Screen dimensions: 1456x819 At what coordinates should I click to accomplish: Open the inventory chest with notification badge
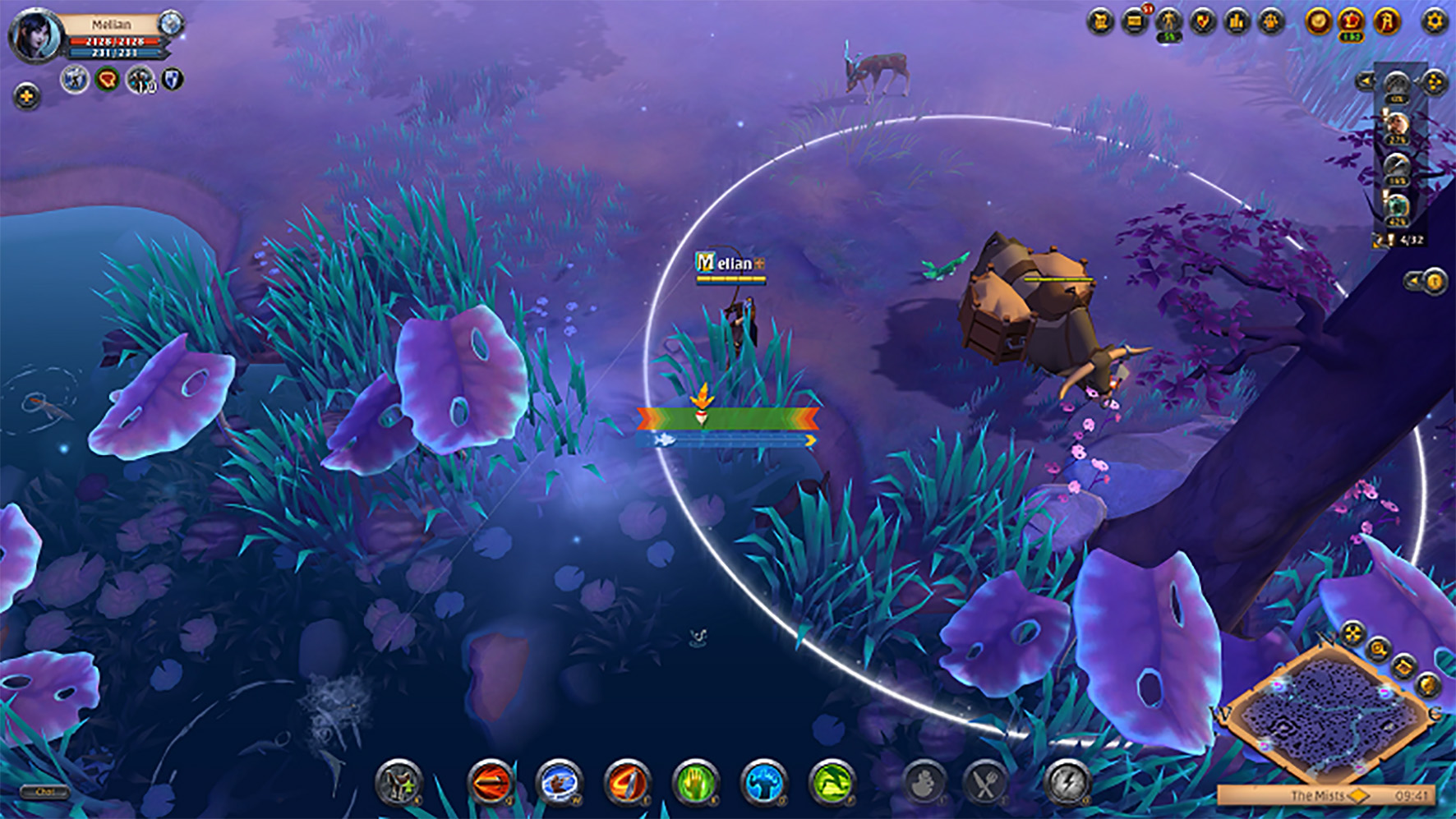[x=1135, y=21]
